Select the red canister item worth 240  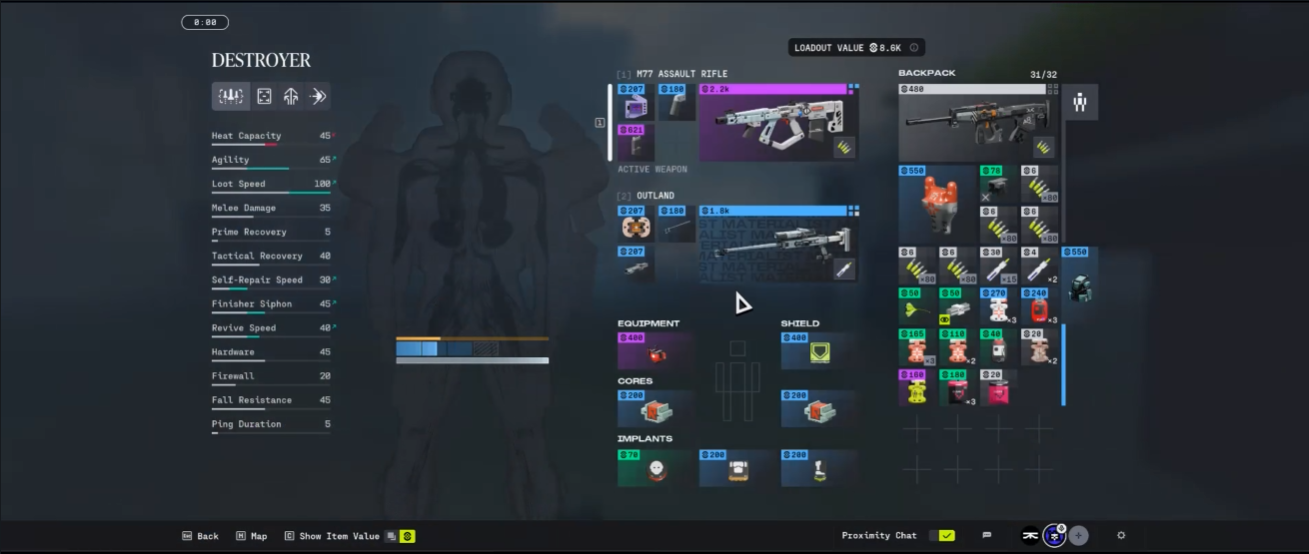click(1038, 306)
